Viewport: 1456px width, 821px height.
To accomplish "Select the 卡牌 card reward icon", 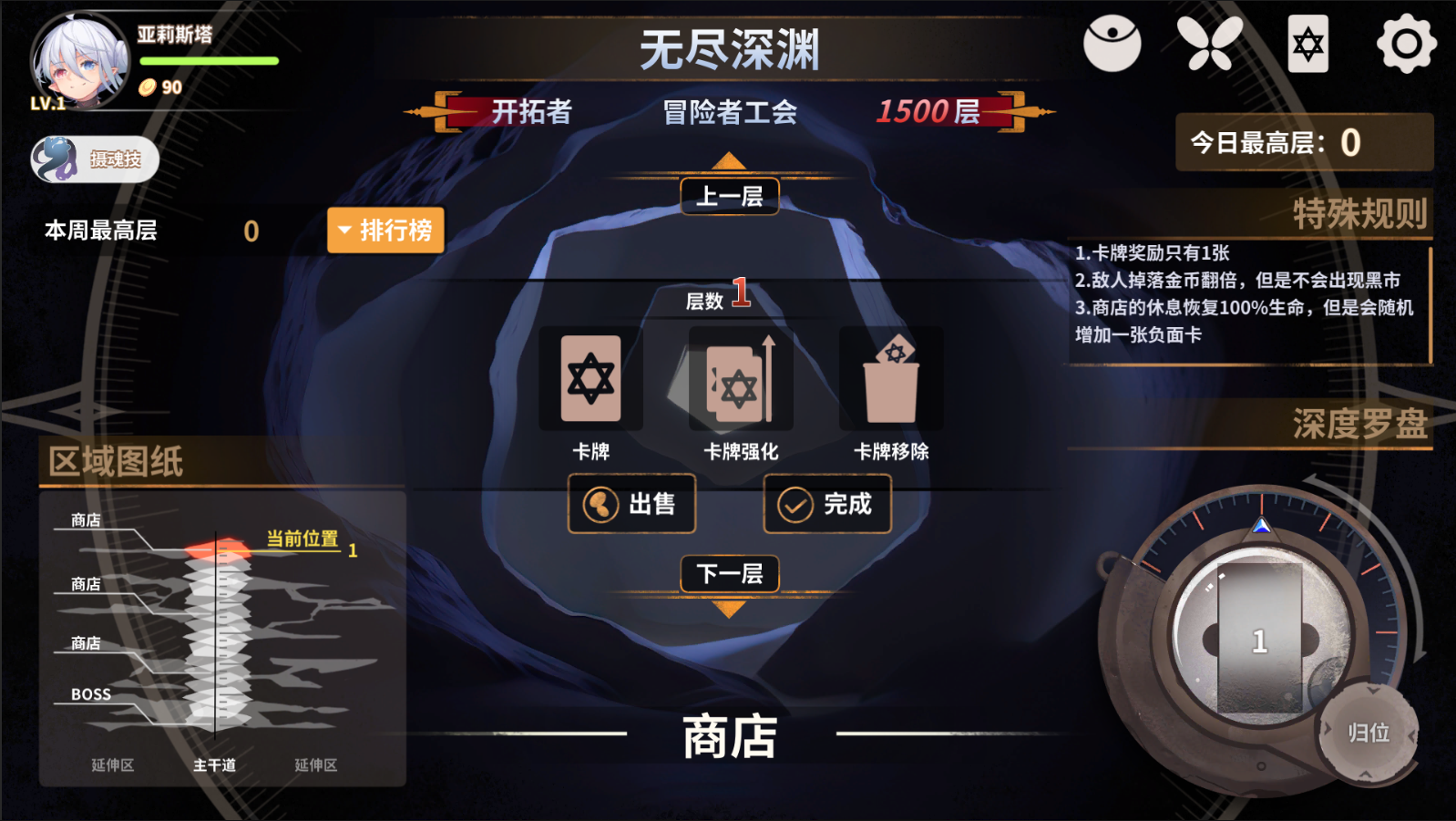I will [590, 378].
